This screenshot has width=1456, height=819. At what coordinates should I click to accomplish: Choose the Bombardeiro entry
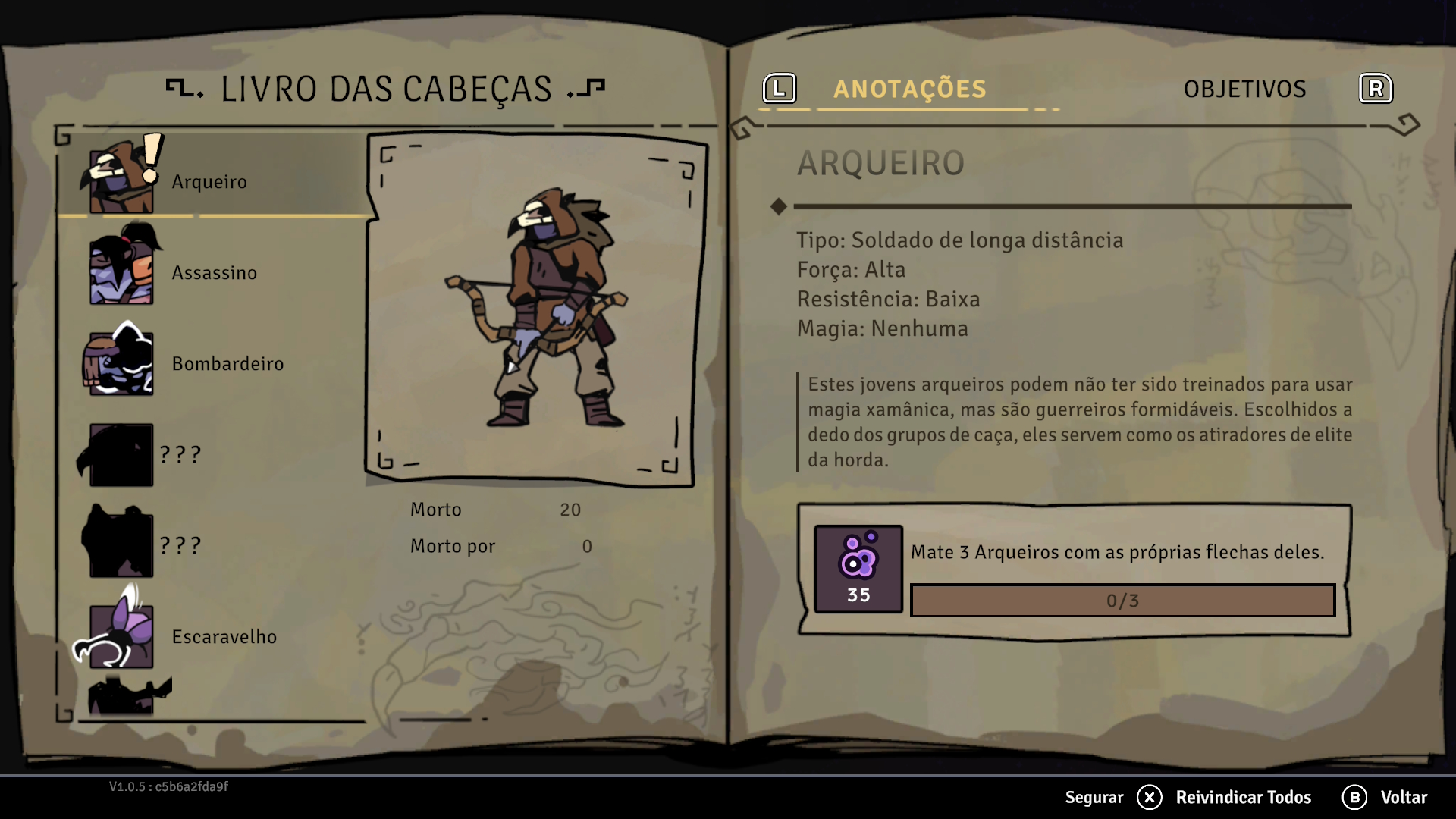[227, 364]
